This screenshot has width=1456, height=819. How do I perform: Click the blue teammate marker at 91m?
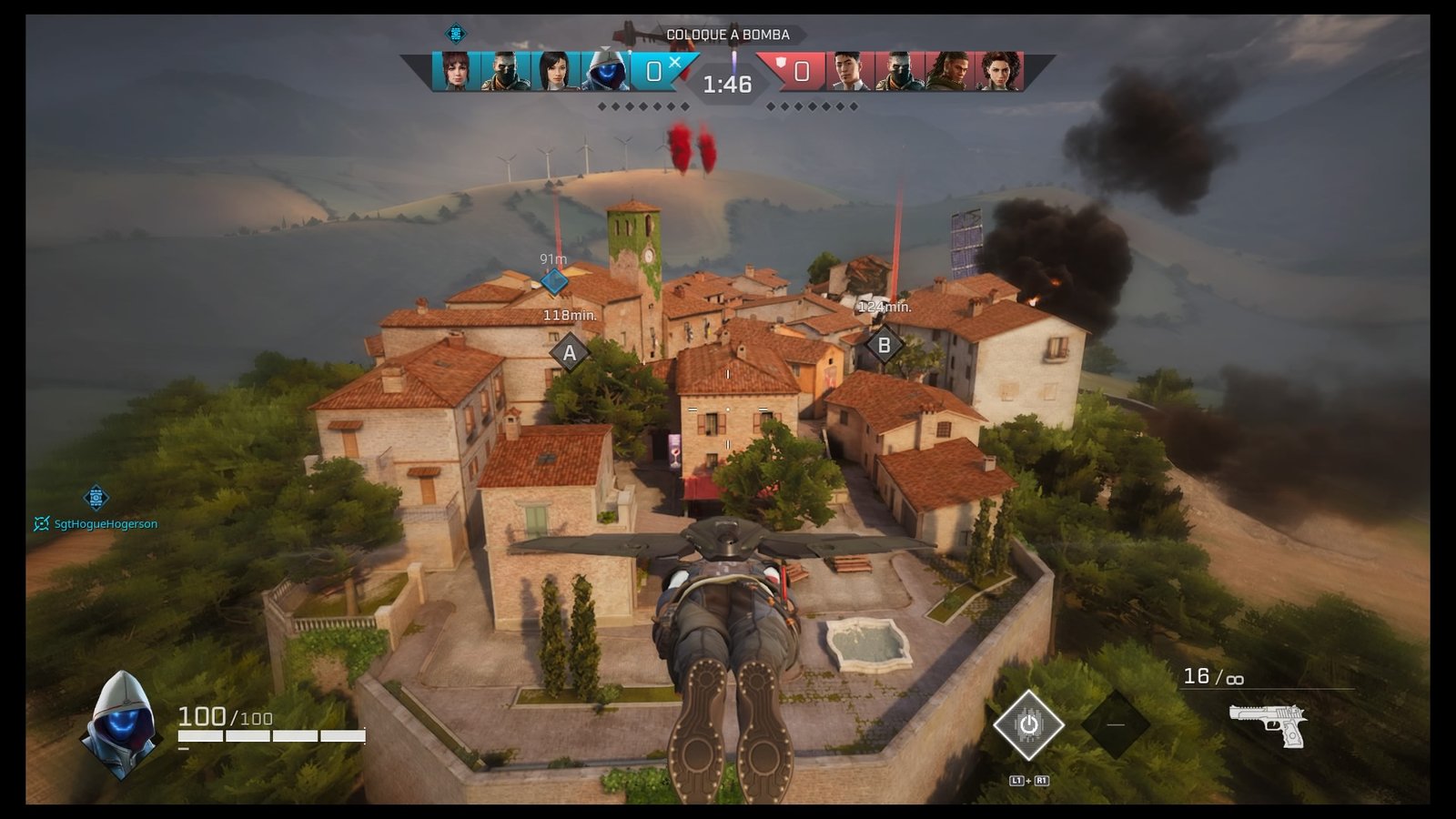[554, 281]
